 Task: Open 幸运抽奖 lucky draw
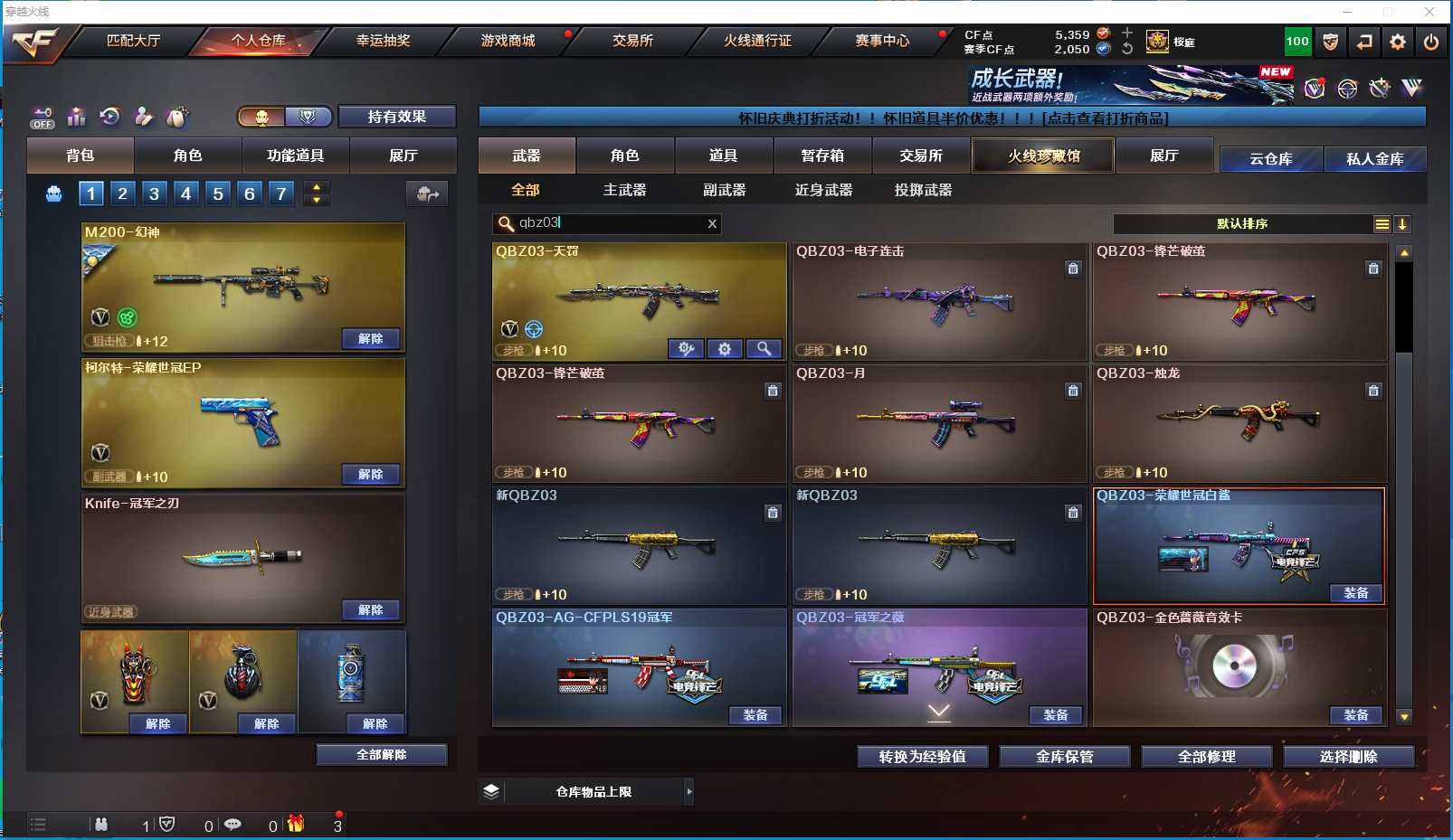click(383, 41)
